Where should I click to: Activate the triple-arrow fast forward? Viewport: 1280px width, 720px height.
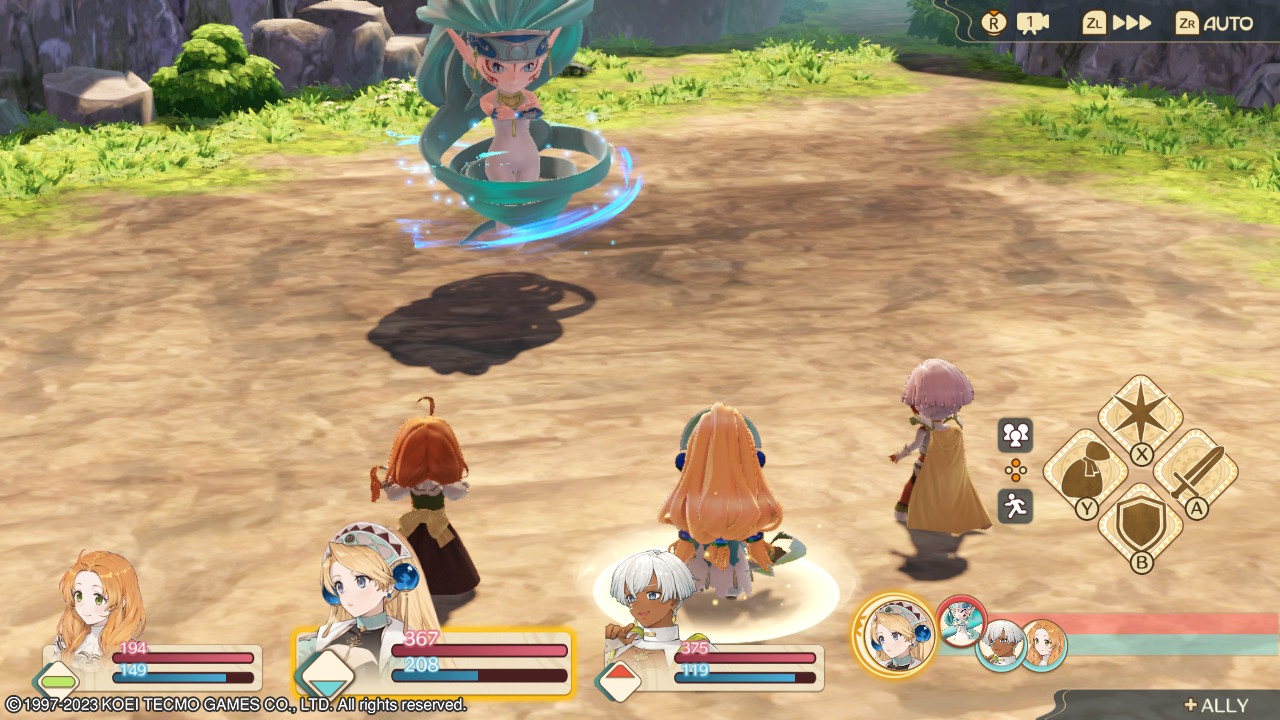1118,23
